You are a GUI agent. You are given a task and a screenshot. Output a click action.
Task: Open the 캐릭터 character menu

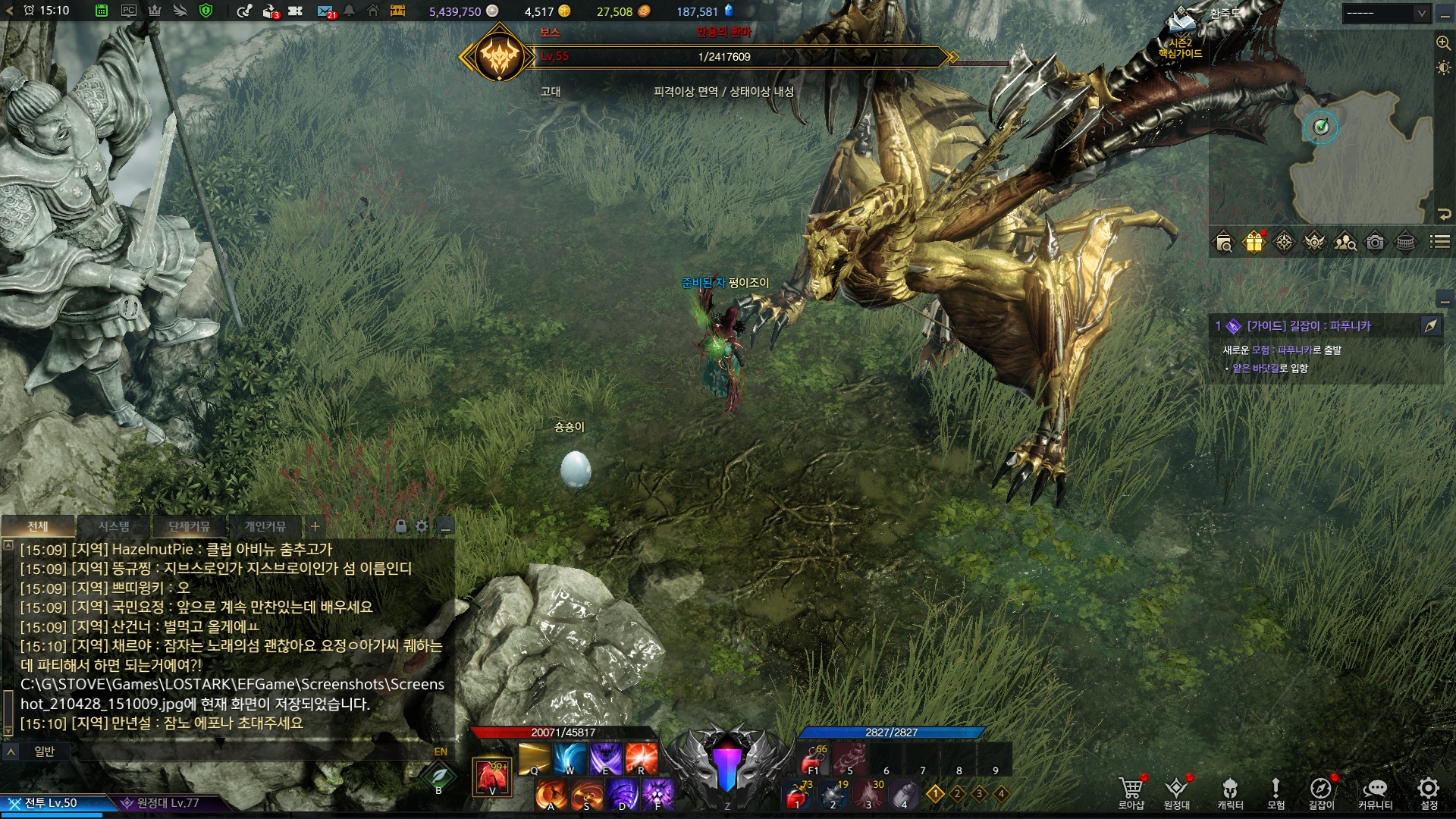[1230, 792]
